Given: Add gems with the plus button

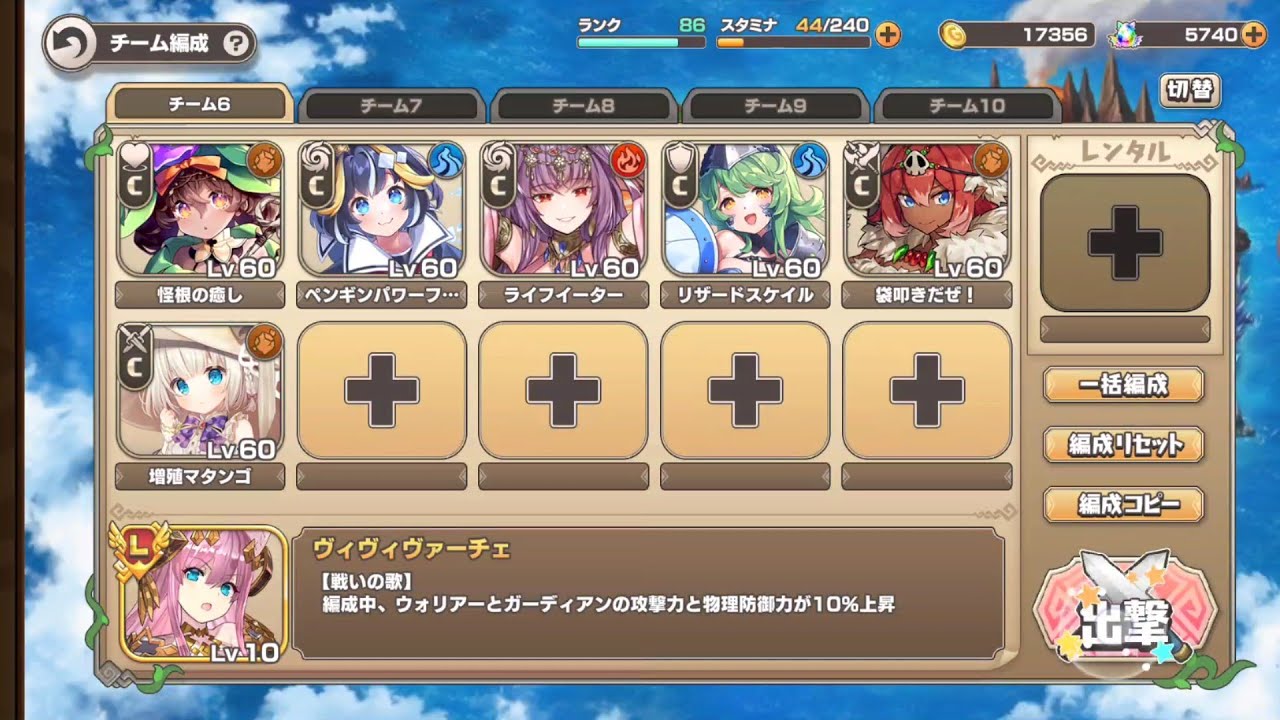Looking at the screenshot, I should 1252,35.
